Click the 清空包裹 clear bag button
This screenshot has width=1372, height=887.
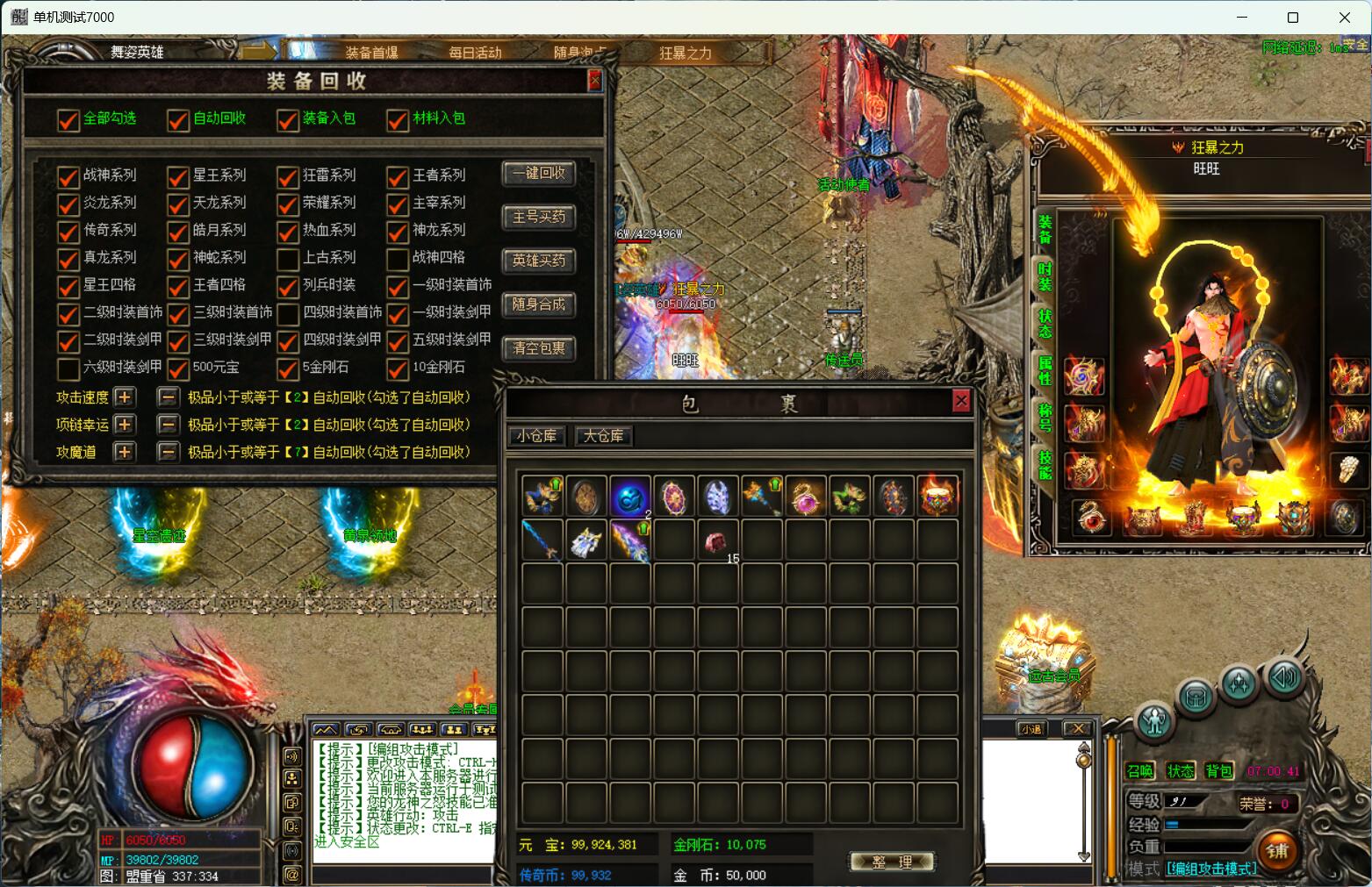tap(539, 348)
